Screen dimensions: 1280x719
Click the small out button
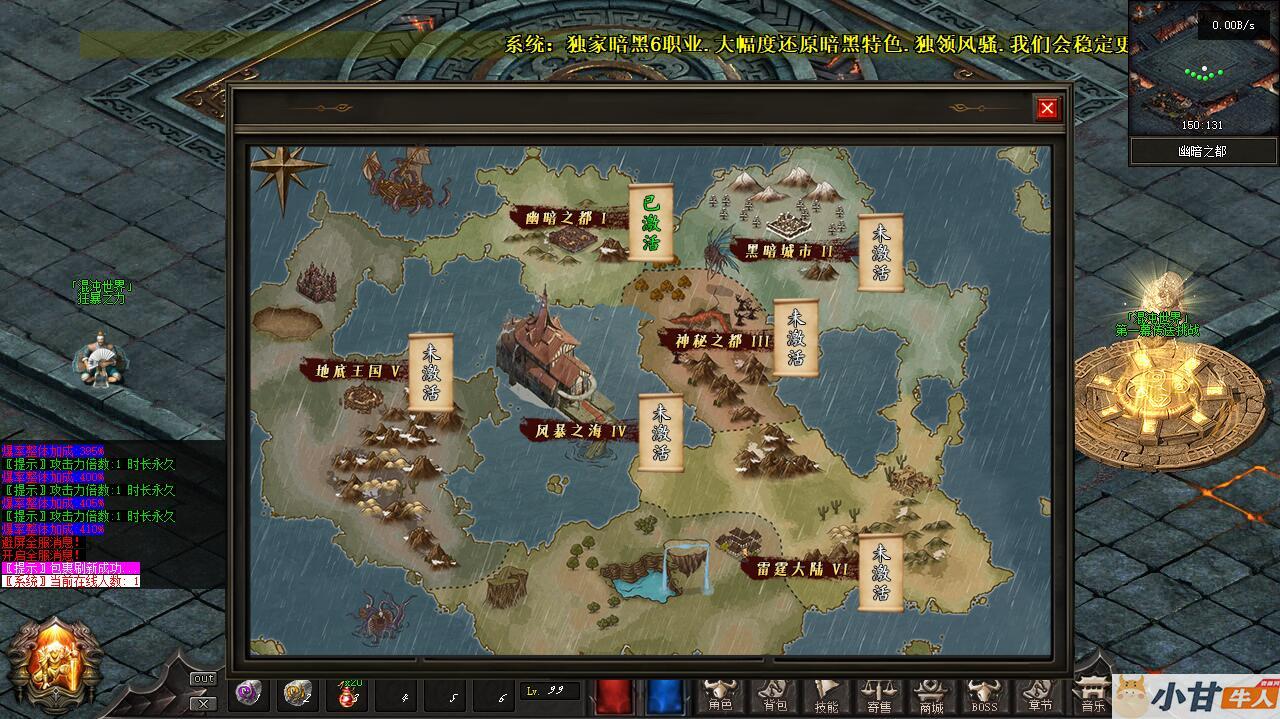click(203, 679)
